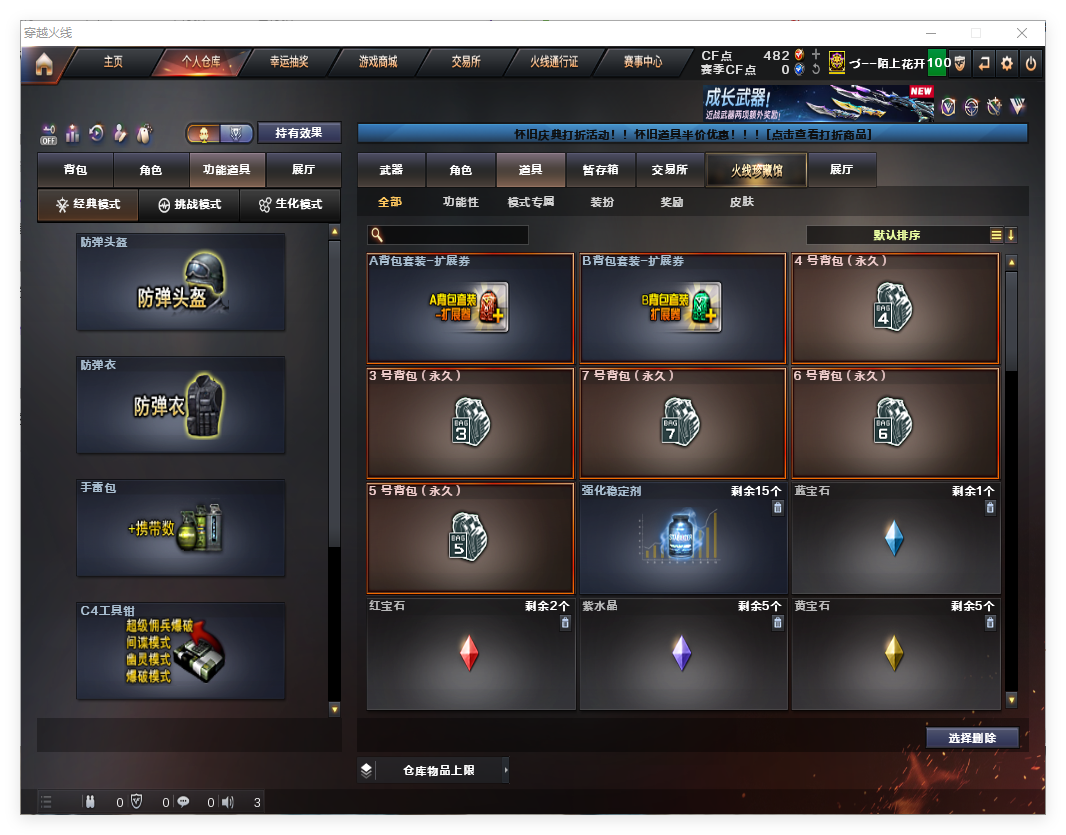Select the 防弹头盔 bulletproof helmet slot
Image resolution: width=1066 pixels, height=835 pixels.
pos(181,283)
